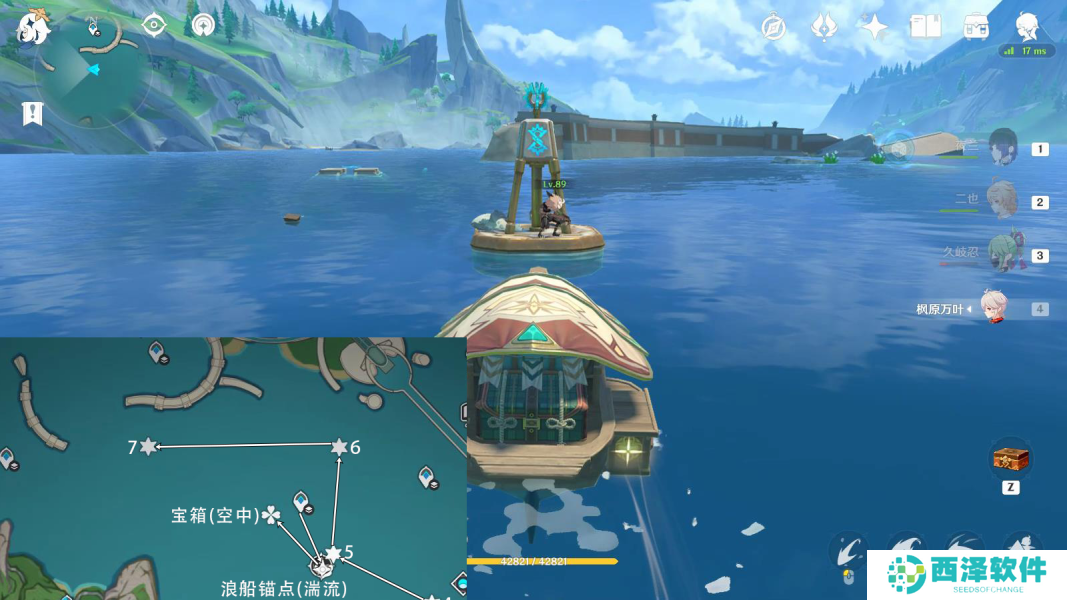This screenshot has width=1067, height=600.
Task: Open the winged events icon
Action: (x=824, y=27)
